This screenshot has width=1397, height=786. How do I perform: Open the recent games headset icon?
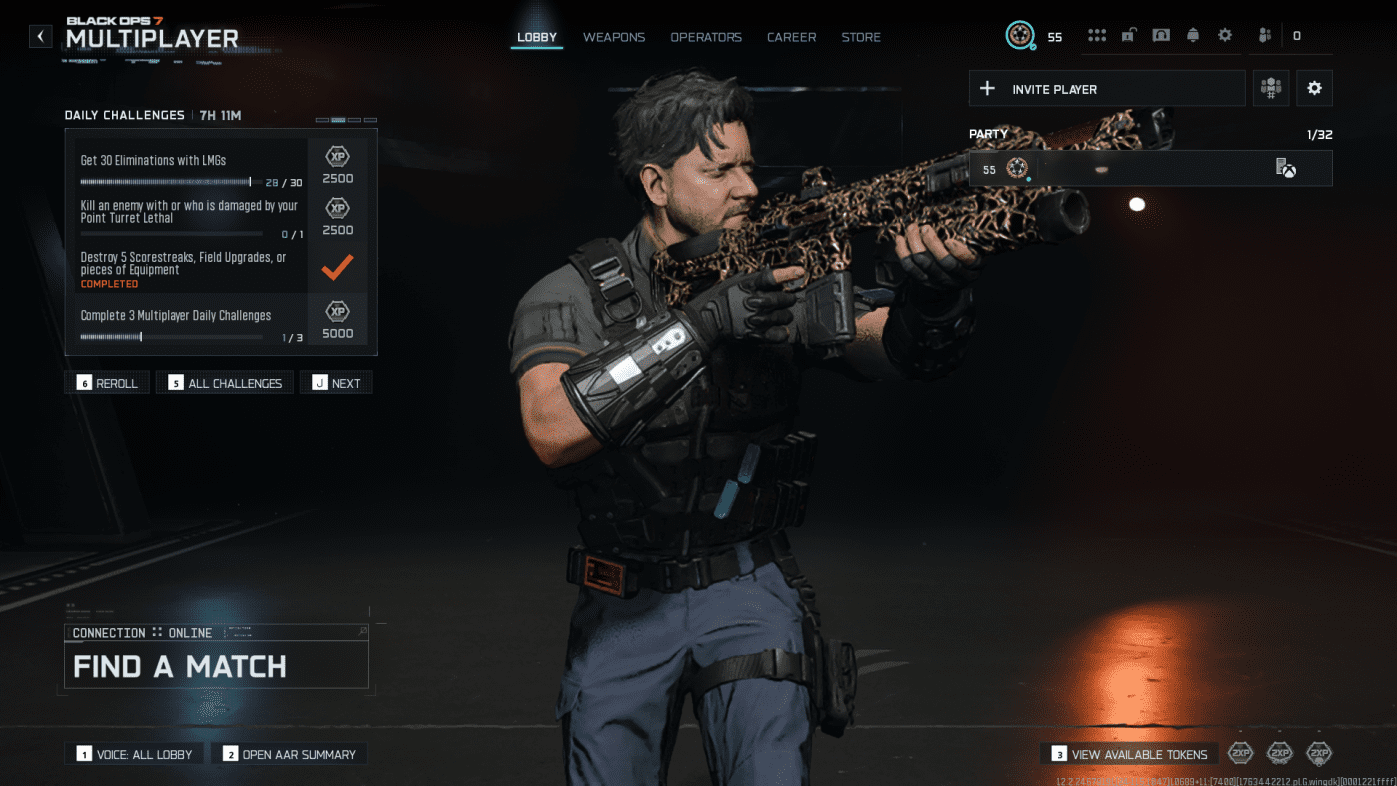pos(1161,34)
